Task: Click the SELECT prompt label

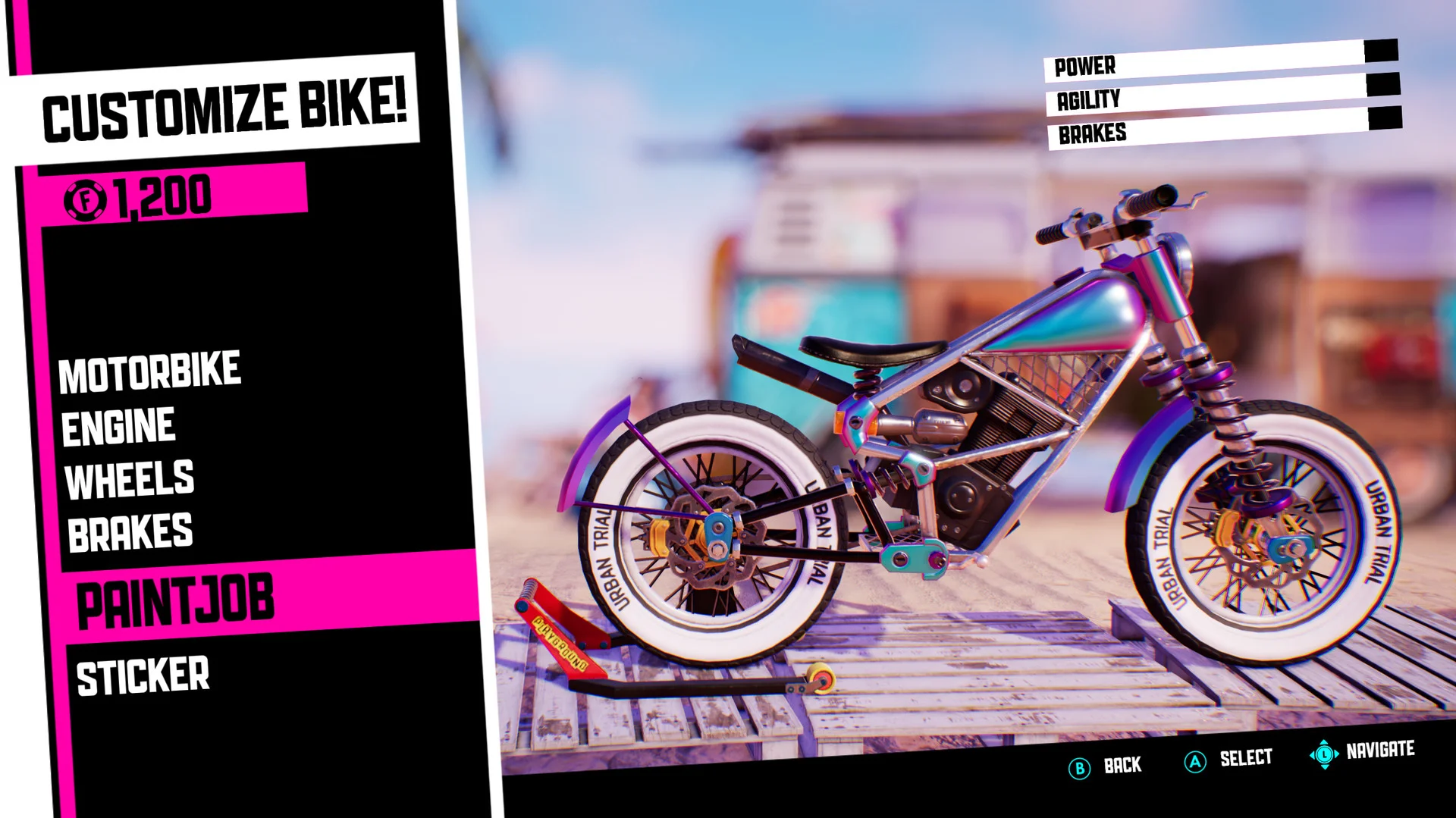Action: (1247, 757)
